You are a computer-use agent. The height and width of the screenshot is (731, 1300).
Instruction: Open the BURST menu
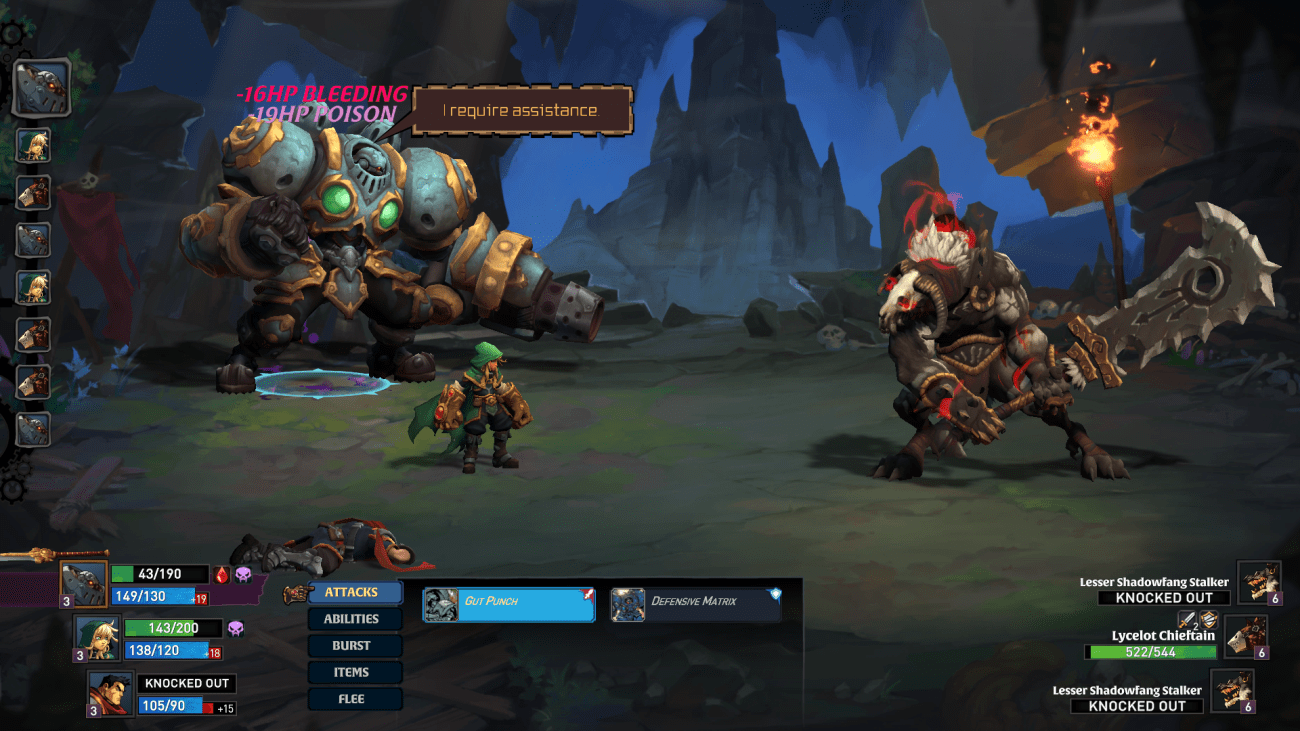(355, 645)
